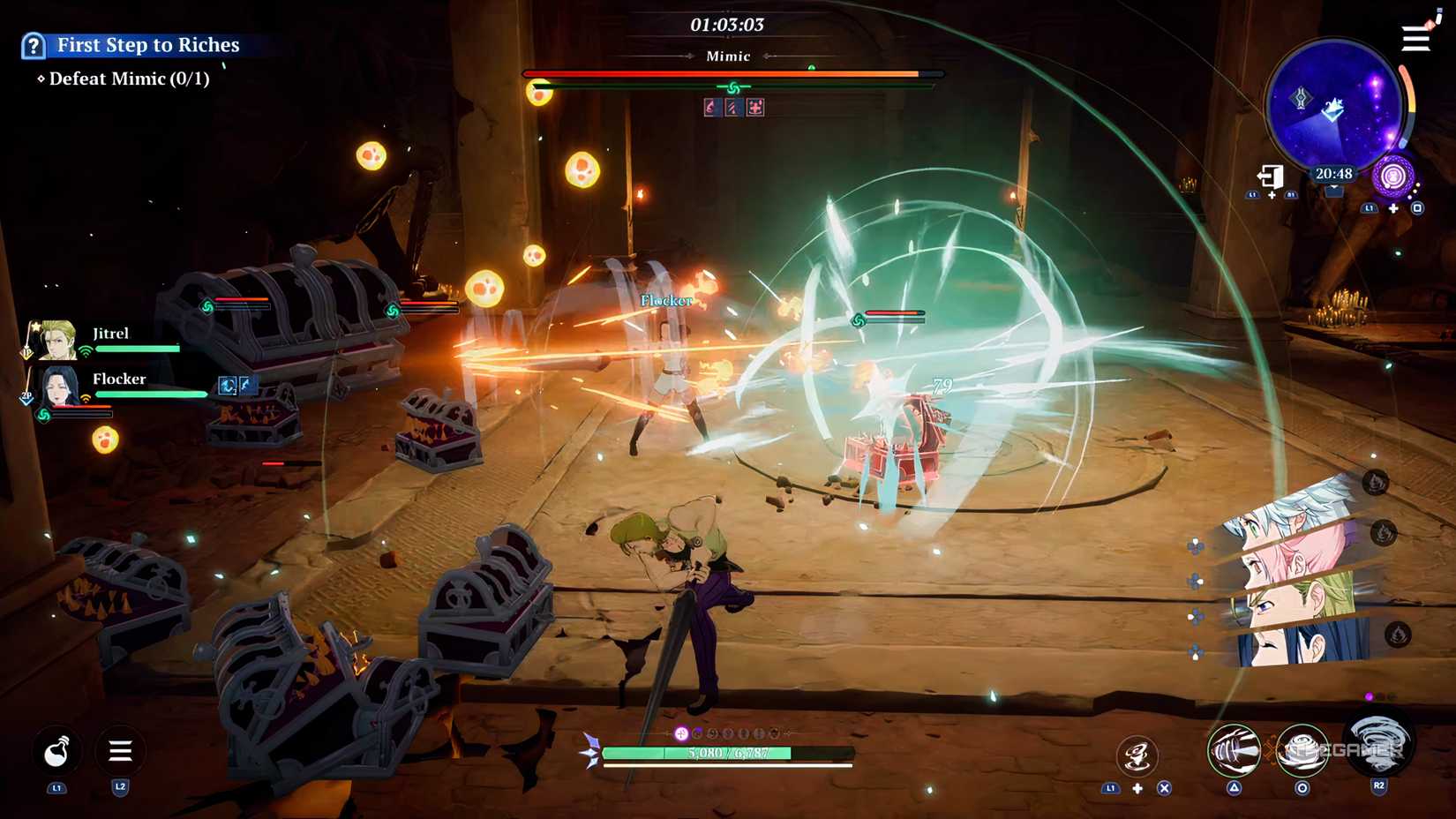Click the potion item icon at bottom-left
This screenshot has height=819, width=1456.
click(56, 752)
